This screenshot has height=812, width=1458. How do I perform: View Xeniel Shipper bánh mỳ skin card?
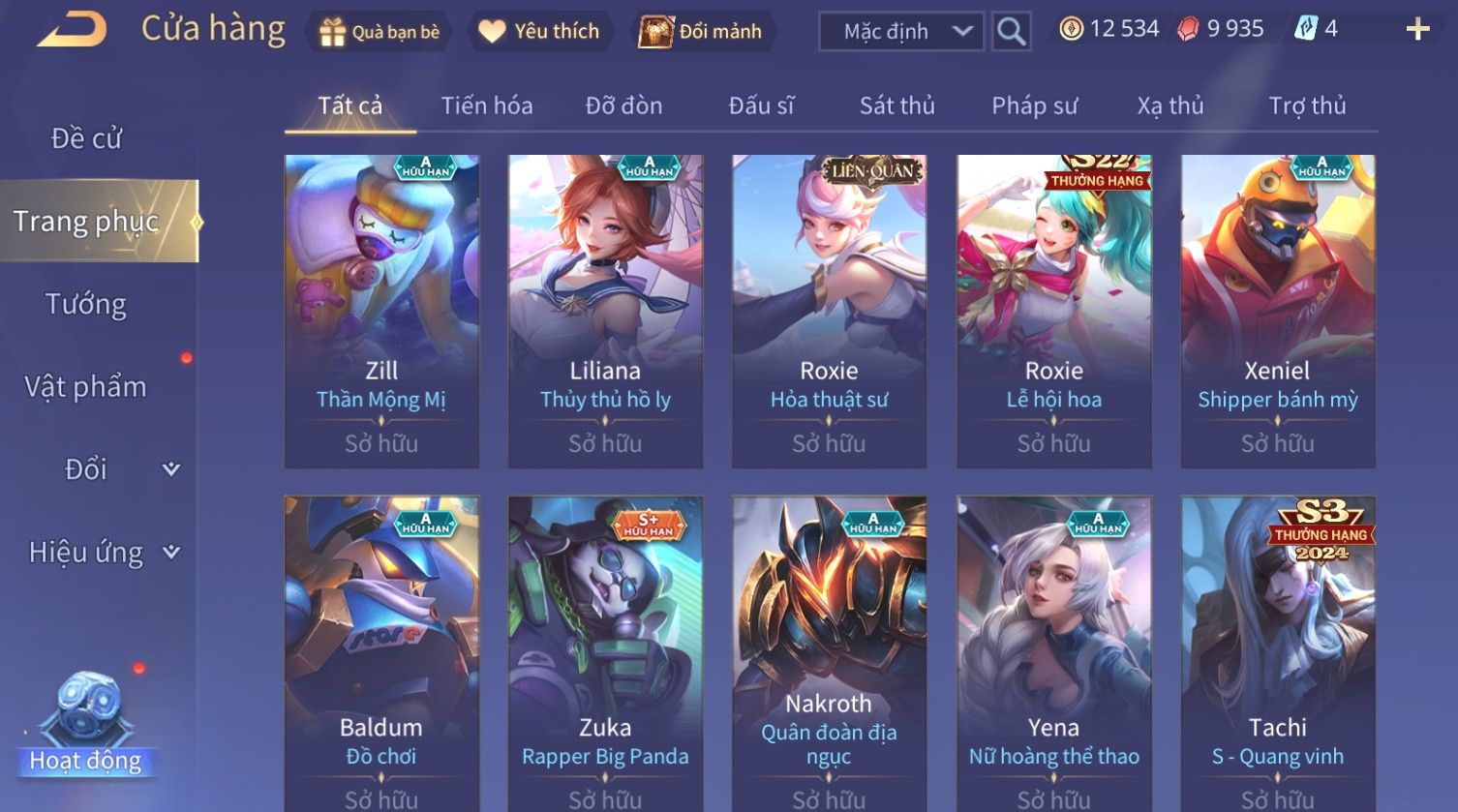[1278, 312]
